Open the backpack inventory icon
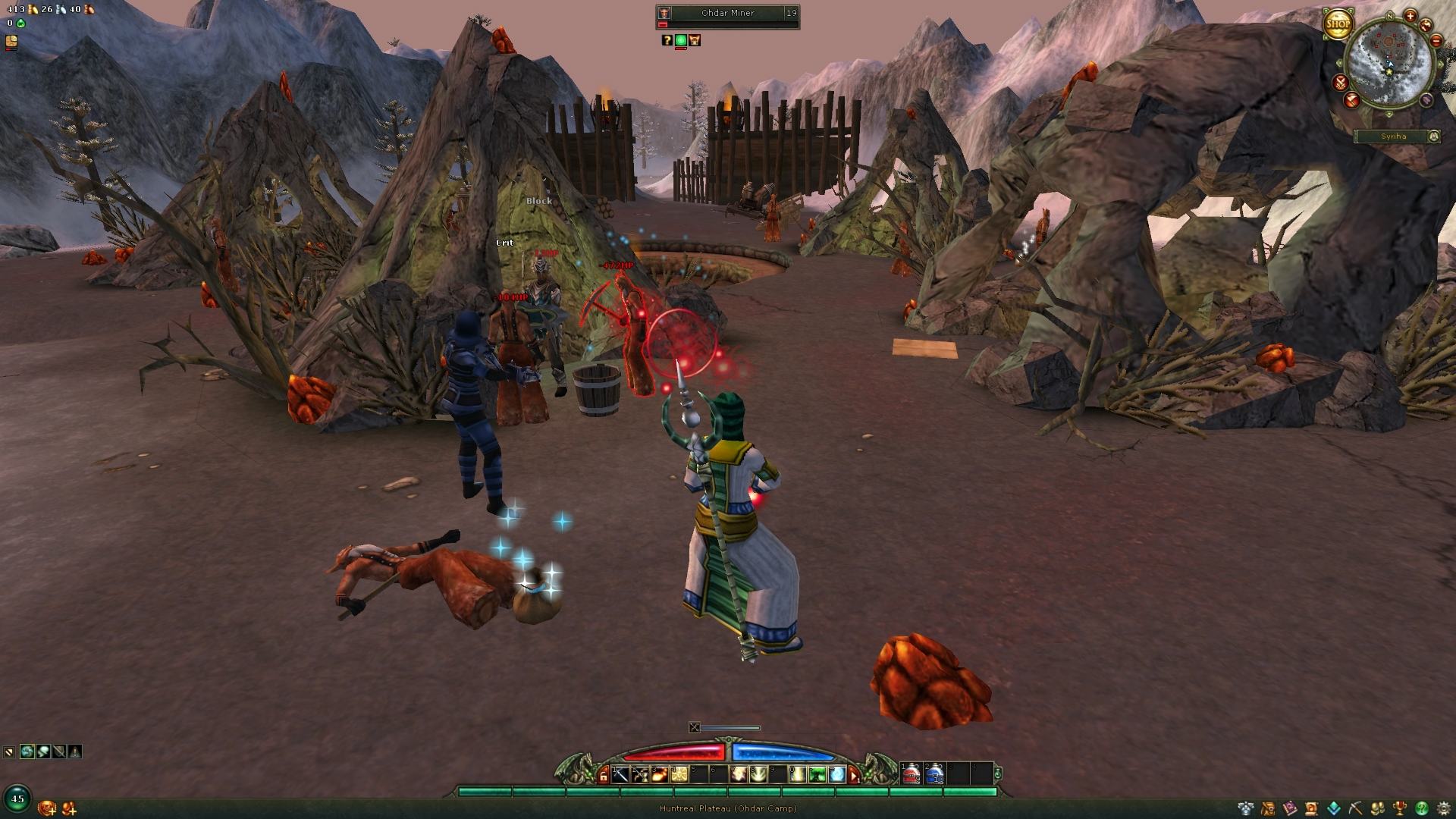This screenshot has width=1456, height=819. [1266, 808]
